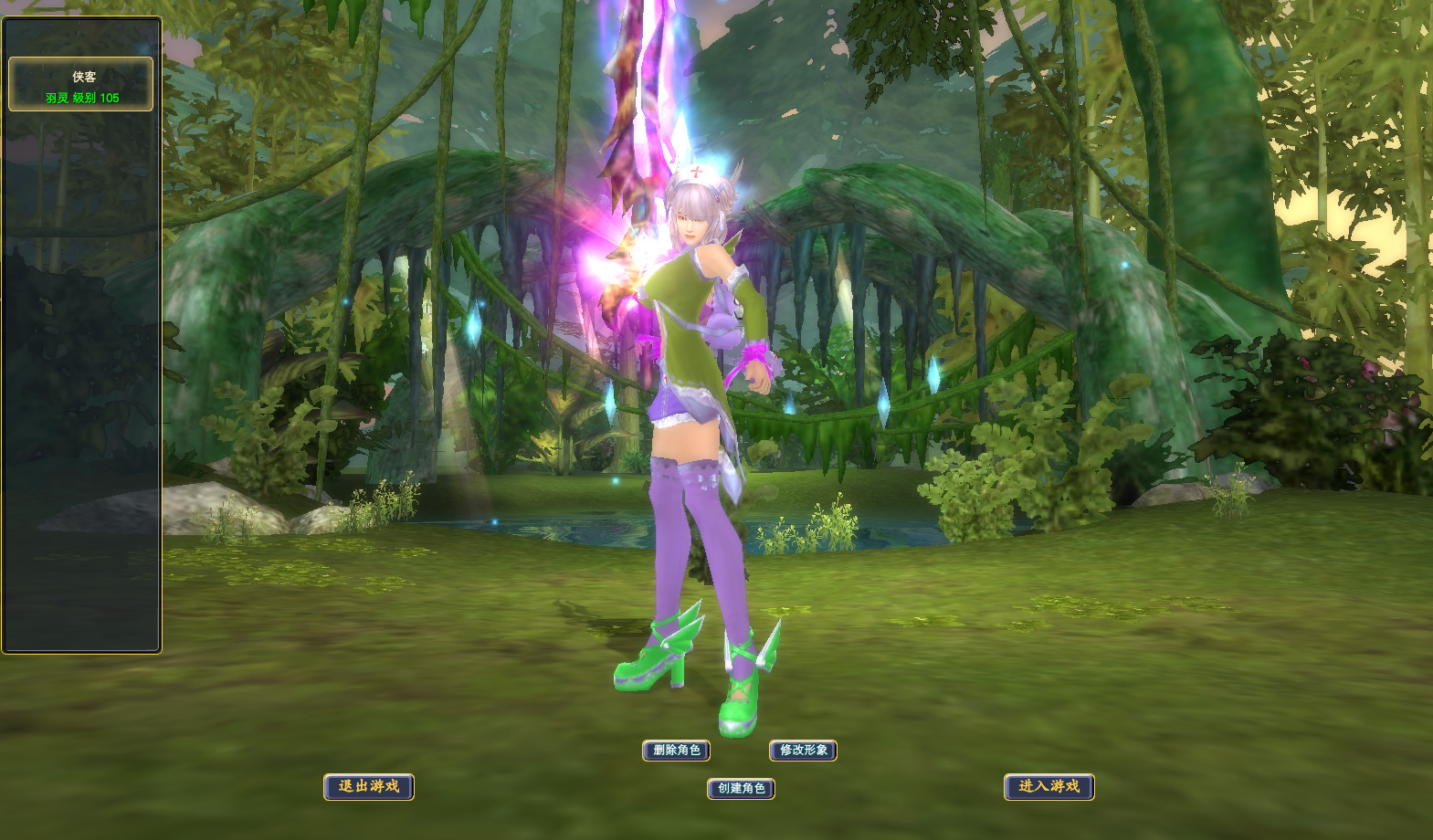Delete character with 删除角色 button
1433x840 pixels.
pyautogui.click(x=676, y=751)
